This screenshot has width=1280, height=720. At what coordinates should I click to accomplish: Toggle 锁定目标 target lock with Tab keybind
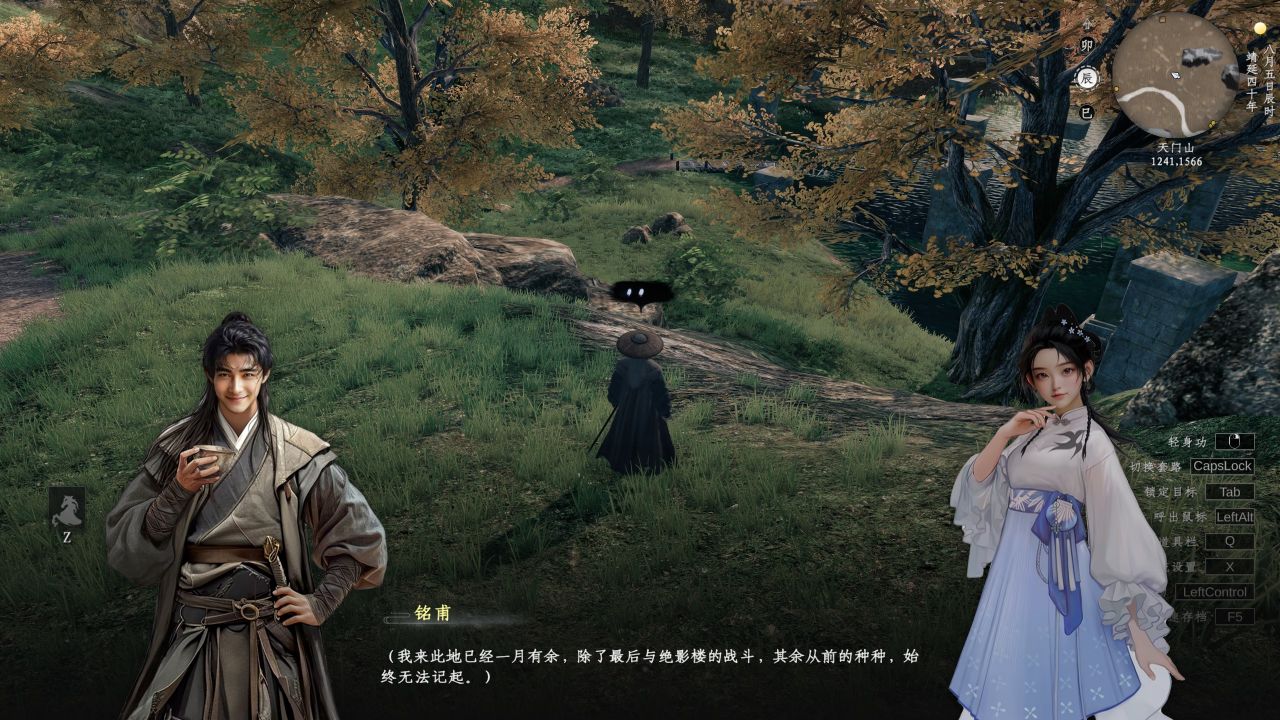[1232, 492]
